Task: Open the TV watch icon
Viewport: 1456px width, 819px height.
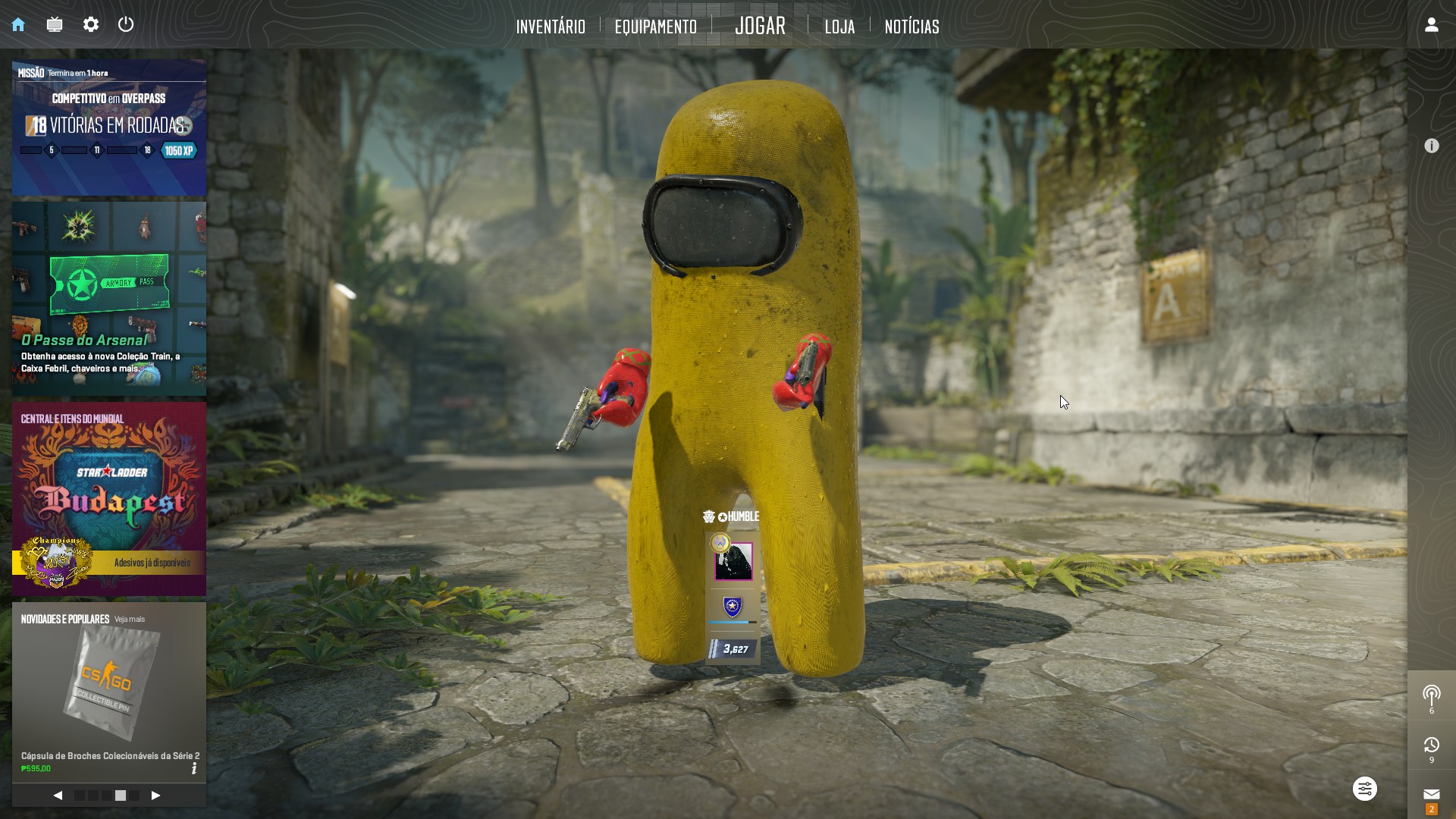Action: click(55, 25)
